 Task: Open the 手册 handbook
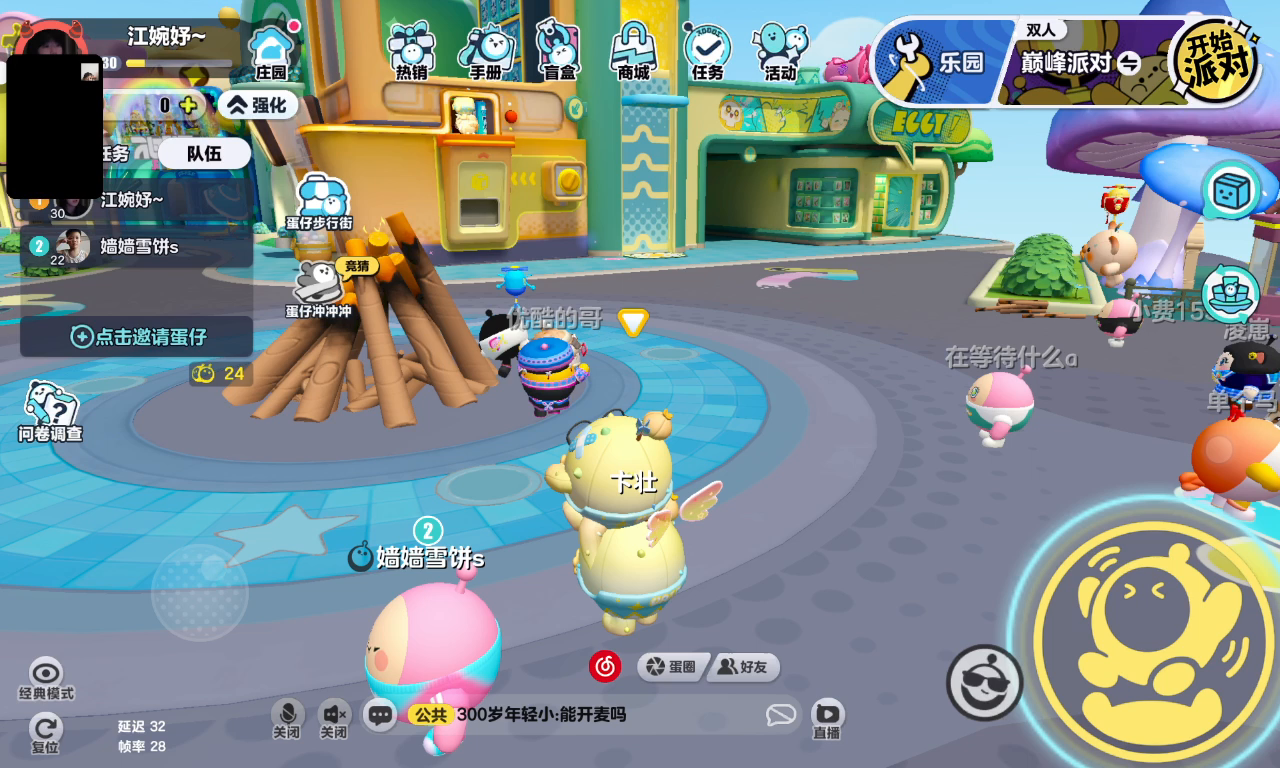coord(486,50)
